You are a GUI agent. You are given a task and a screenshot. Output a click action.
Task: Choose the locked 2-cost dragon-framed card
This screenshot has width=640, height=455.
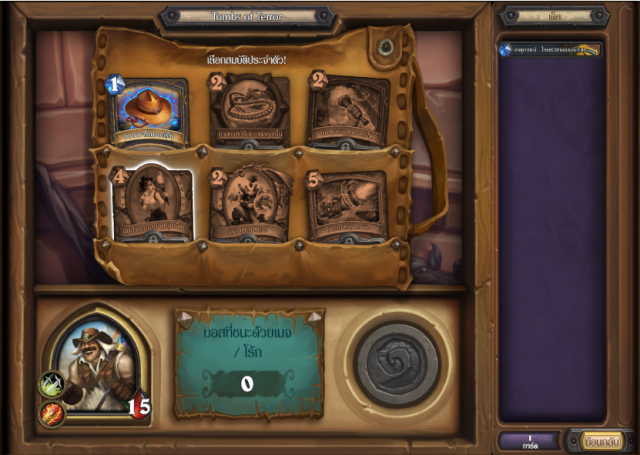coord(250,205)
